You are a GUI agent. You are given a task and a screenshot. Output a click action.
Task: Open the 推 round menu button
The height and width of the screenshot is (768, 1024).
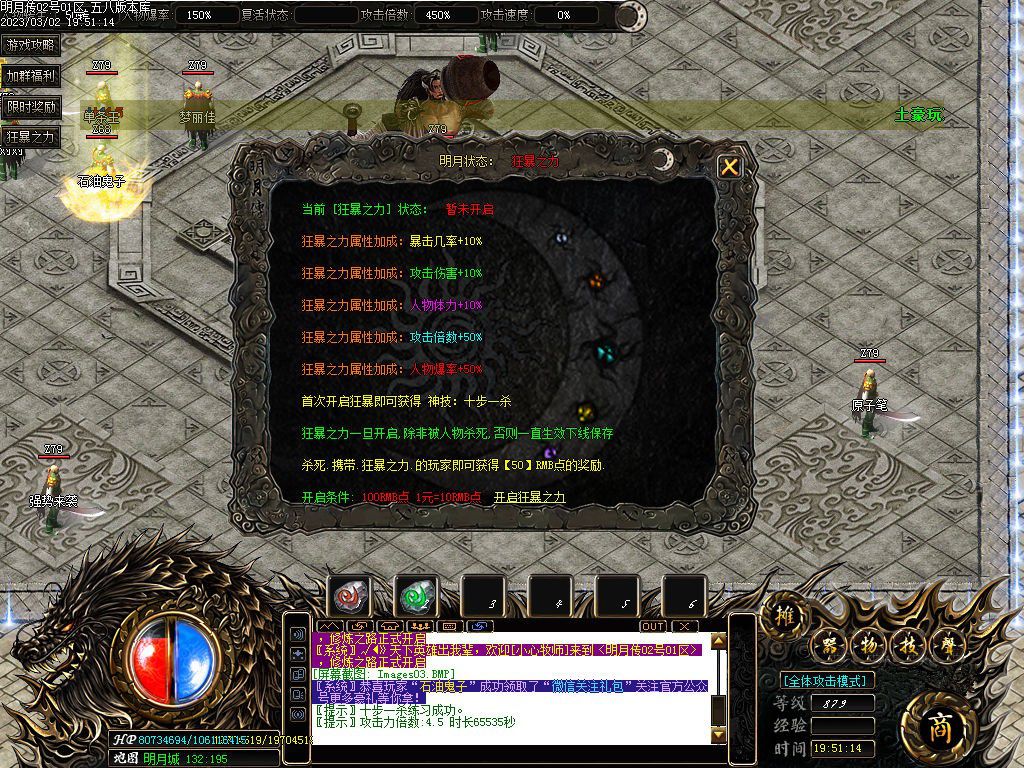click(x=780, y=615)
